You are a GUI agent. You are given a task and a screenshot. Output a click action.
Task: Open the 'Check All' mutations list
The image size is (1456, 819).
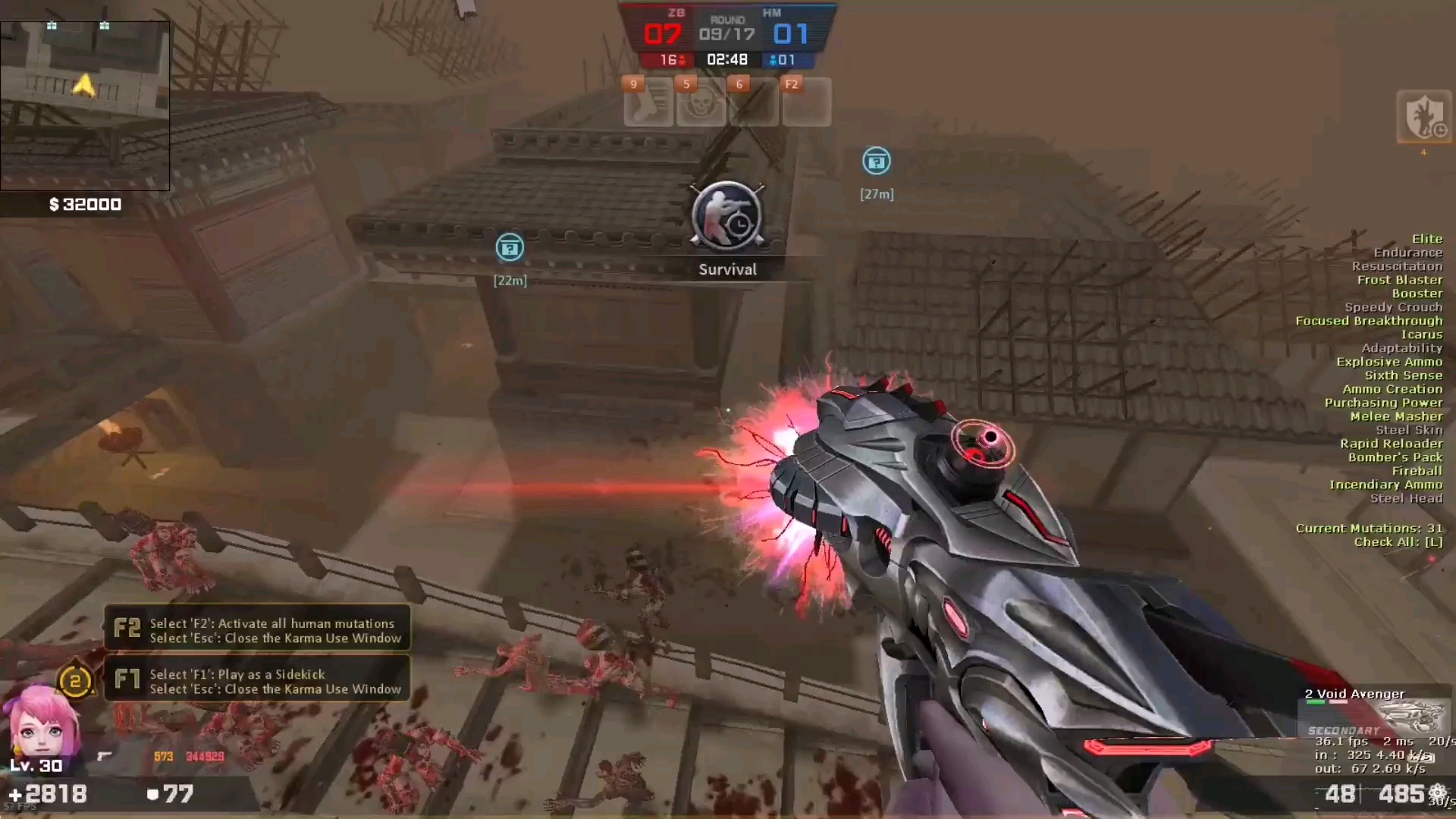[1398, 542]
